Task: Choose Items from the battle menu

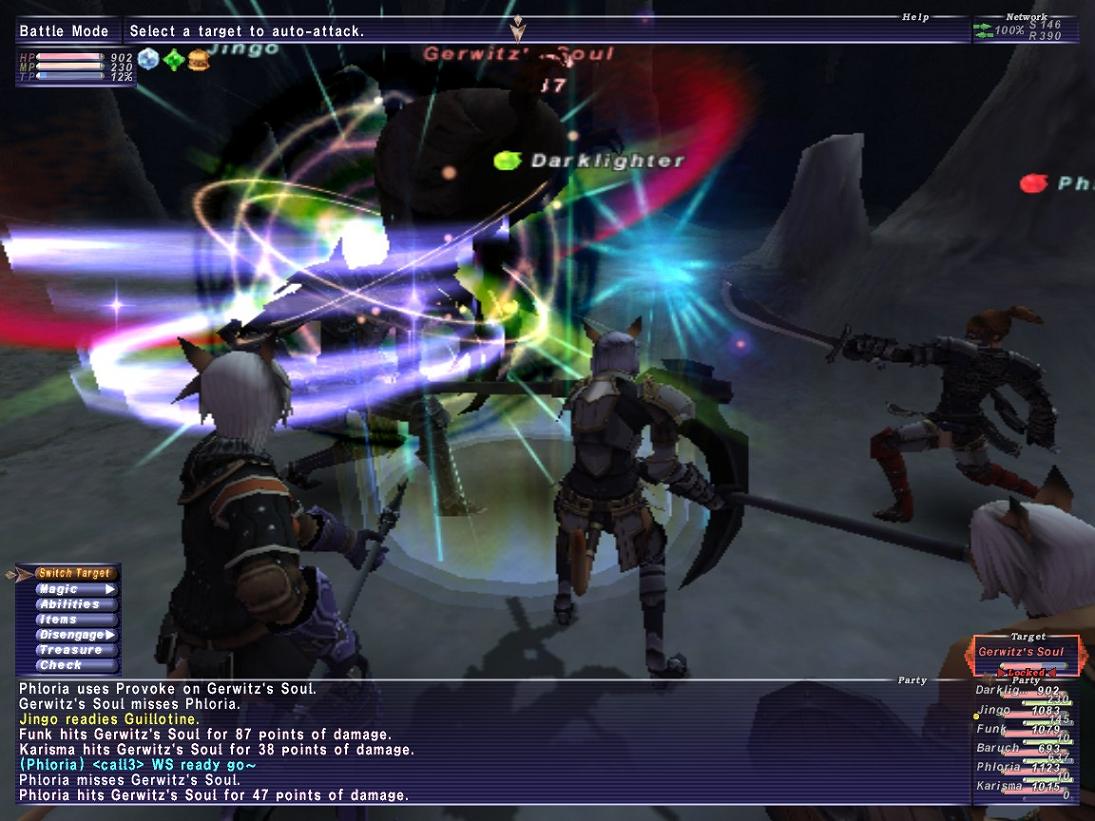Action: pos(60,620)
